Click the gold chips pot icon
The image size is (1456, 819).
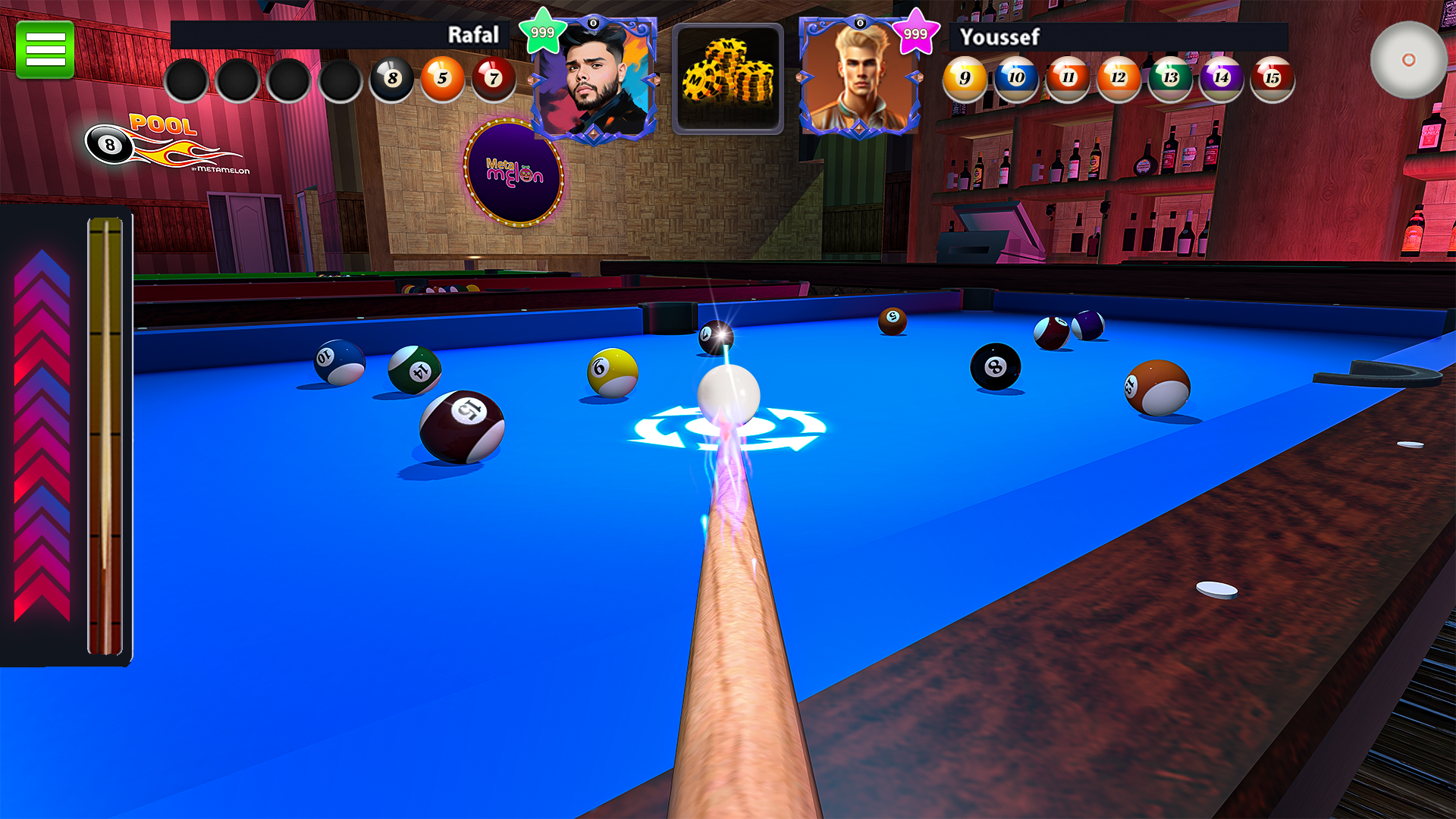[x=727, y=78]
